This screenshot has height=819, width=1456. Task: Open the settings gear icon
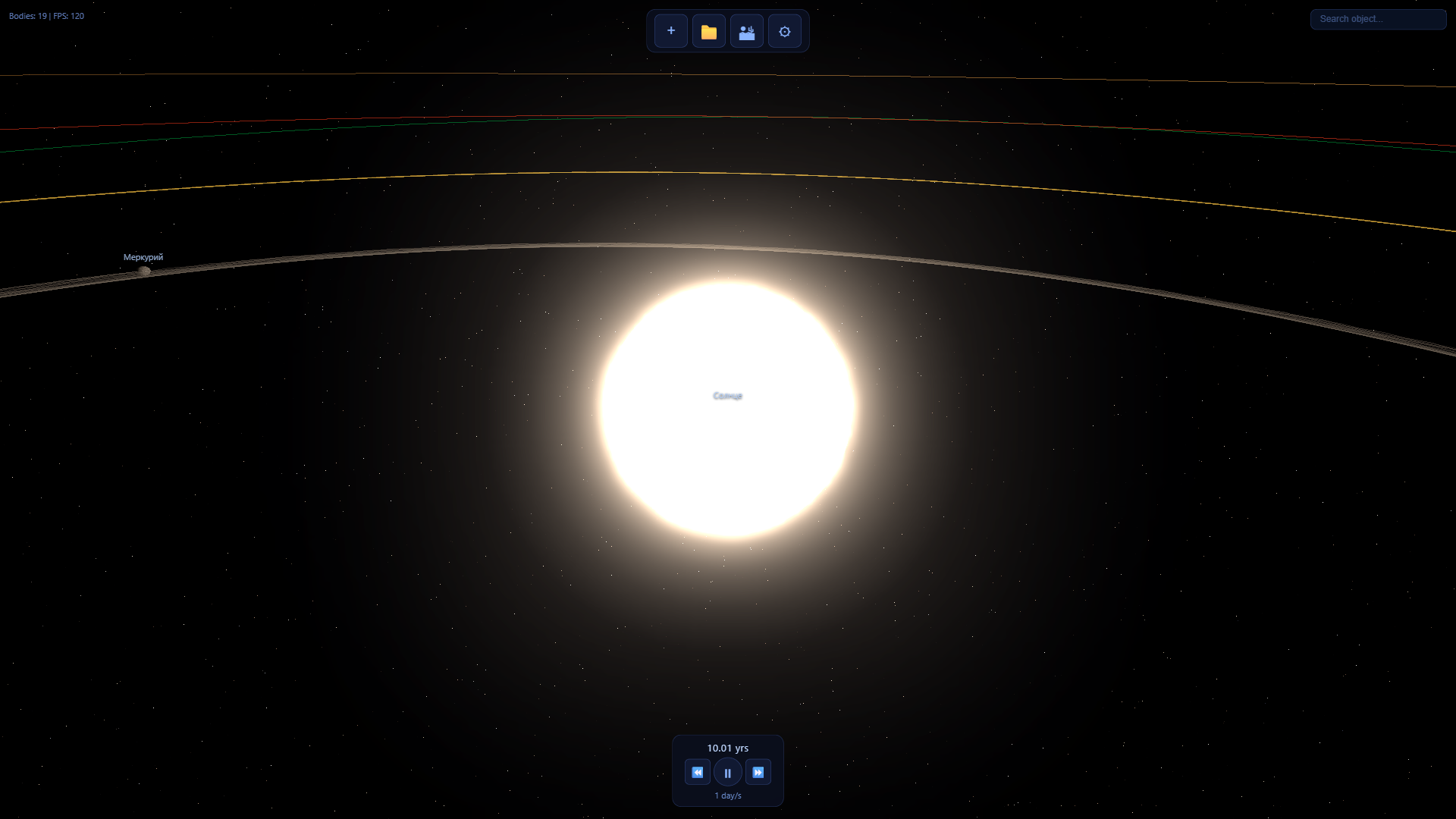(784, 31)
